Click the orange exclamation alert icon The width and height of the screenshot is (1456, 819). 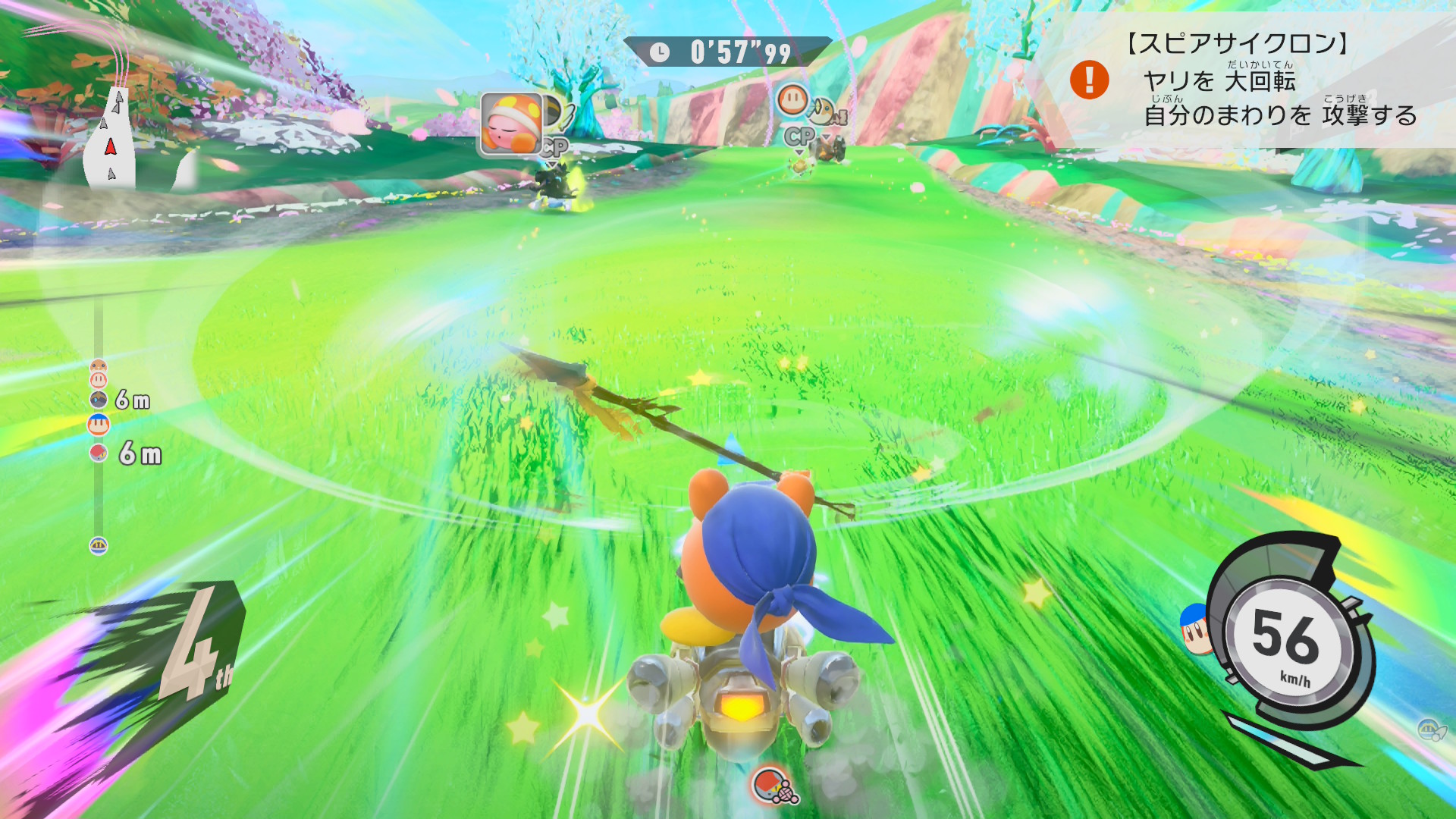(x=1089, y=80)
